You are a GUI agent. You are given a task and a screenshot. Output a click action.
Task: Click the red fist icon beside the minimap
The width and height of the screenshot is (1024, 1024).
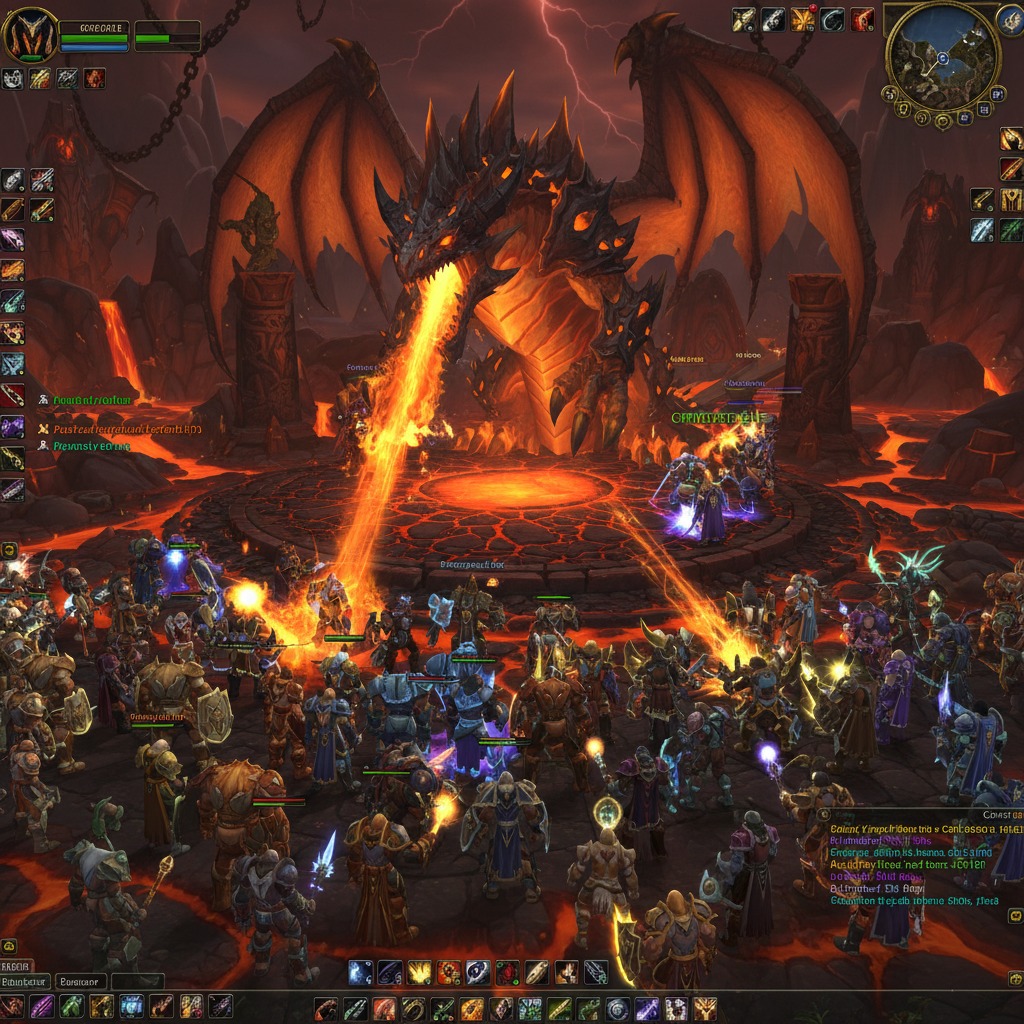point(863,19)
